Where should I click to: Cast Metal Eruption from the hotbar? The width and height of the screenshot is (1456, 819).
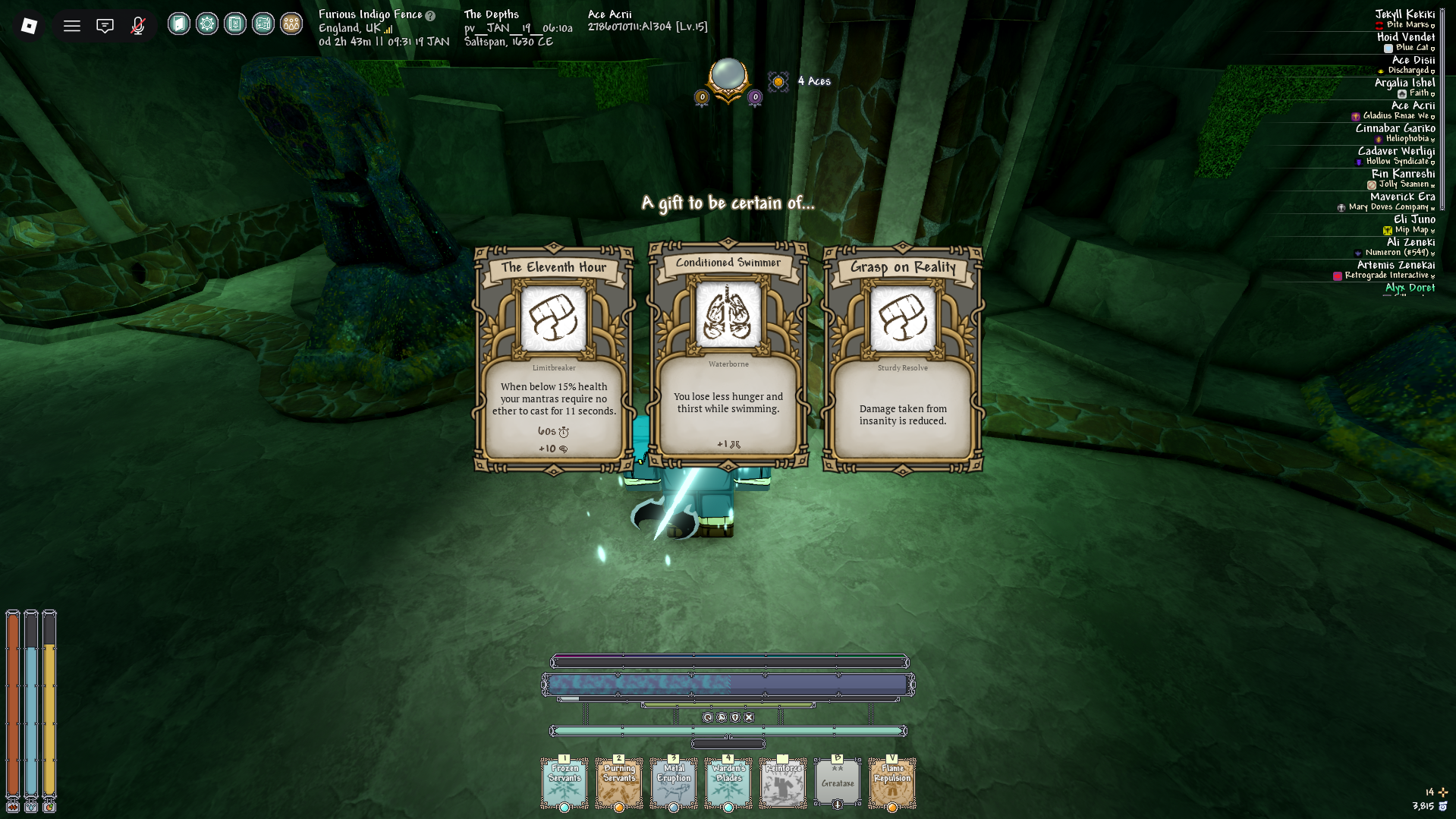click(x=674, y=783)
